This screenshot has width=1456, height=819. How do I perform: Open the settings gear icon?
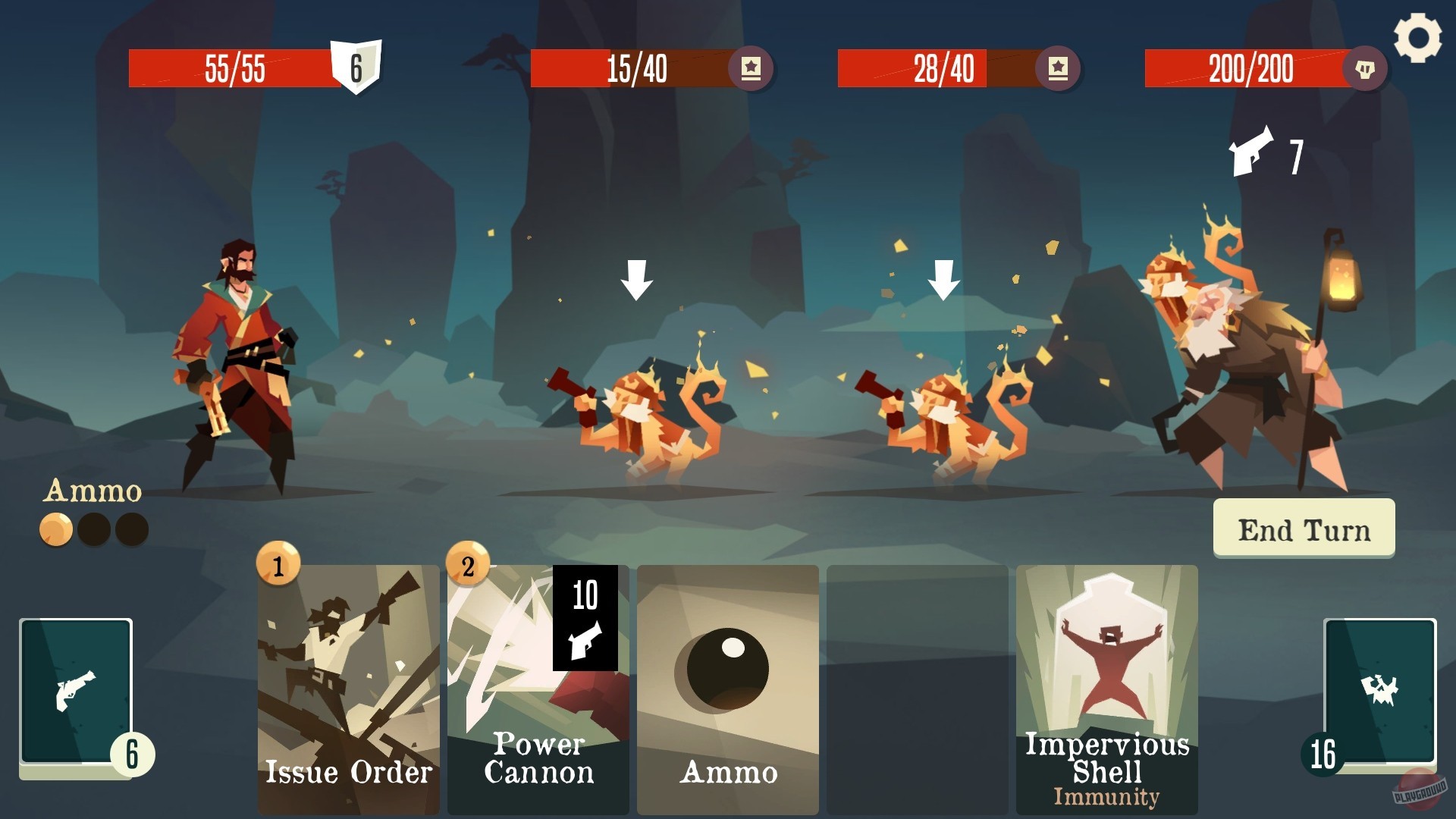[1417, 36]
